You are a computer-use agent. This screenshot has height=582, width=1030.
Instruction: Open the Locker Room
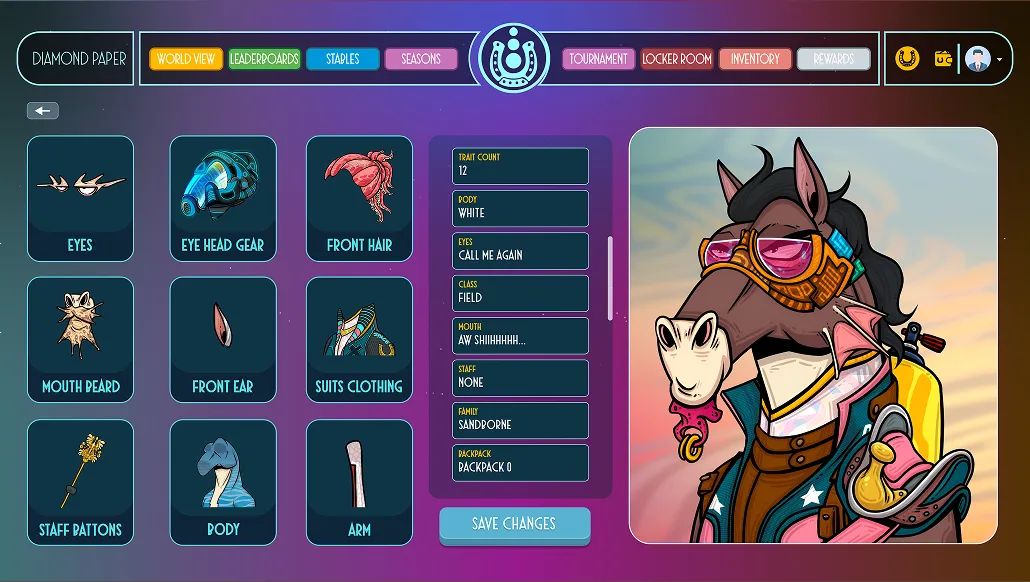[x=677, y=59]
